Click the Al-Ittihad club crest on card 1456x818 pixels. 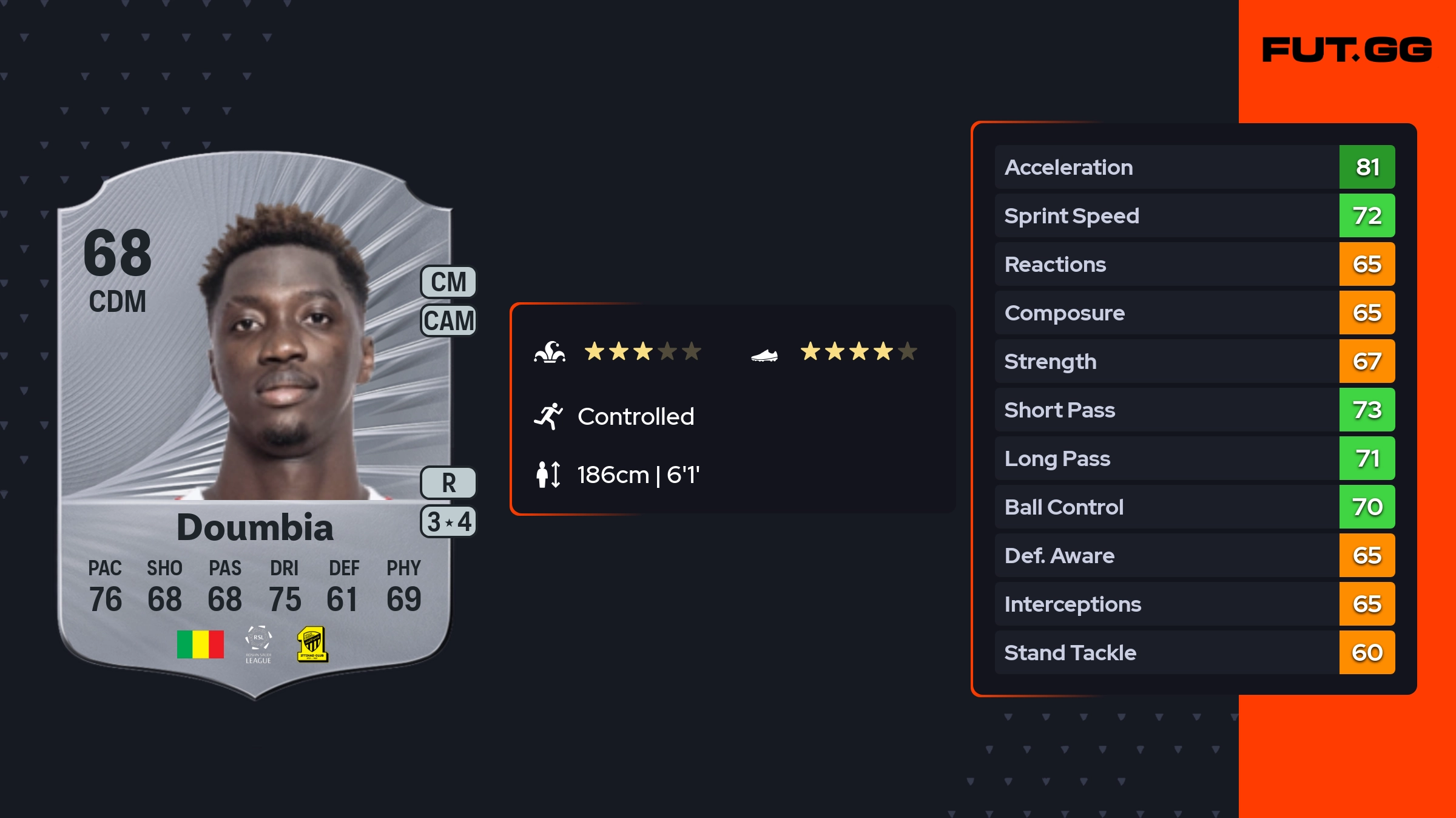(x=312, y=644)
